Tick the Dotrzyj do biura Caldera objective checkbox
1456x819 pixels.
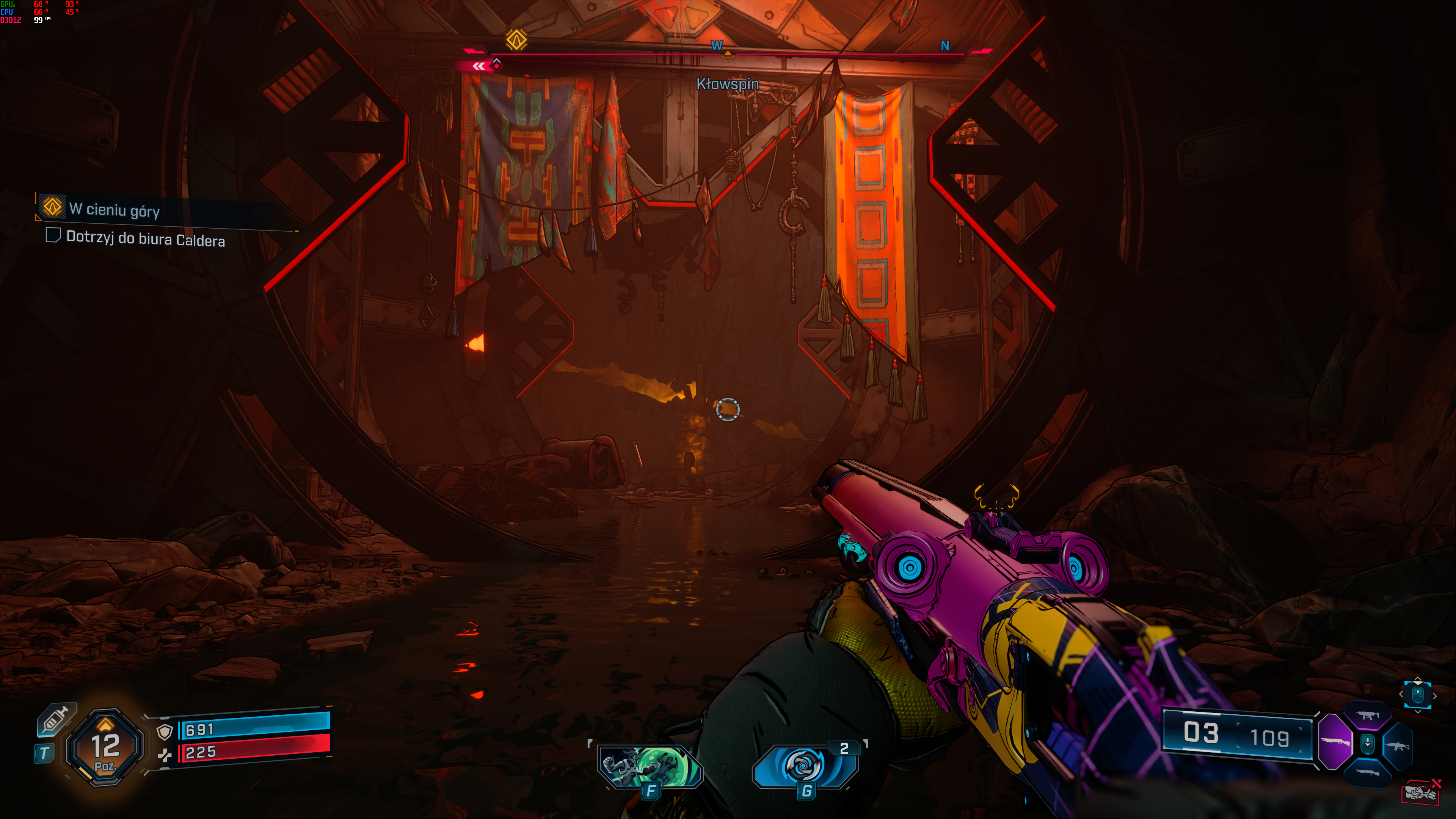53,235
